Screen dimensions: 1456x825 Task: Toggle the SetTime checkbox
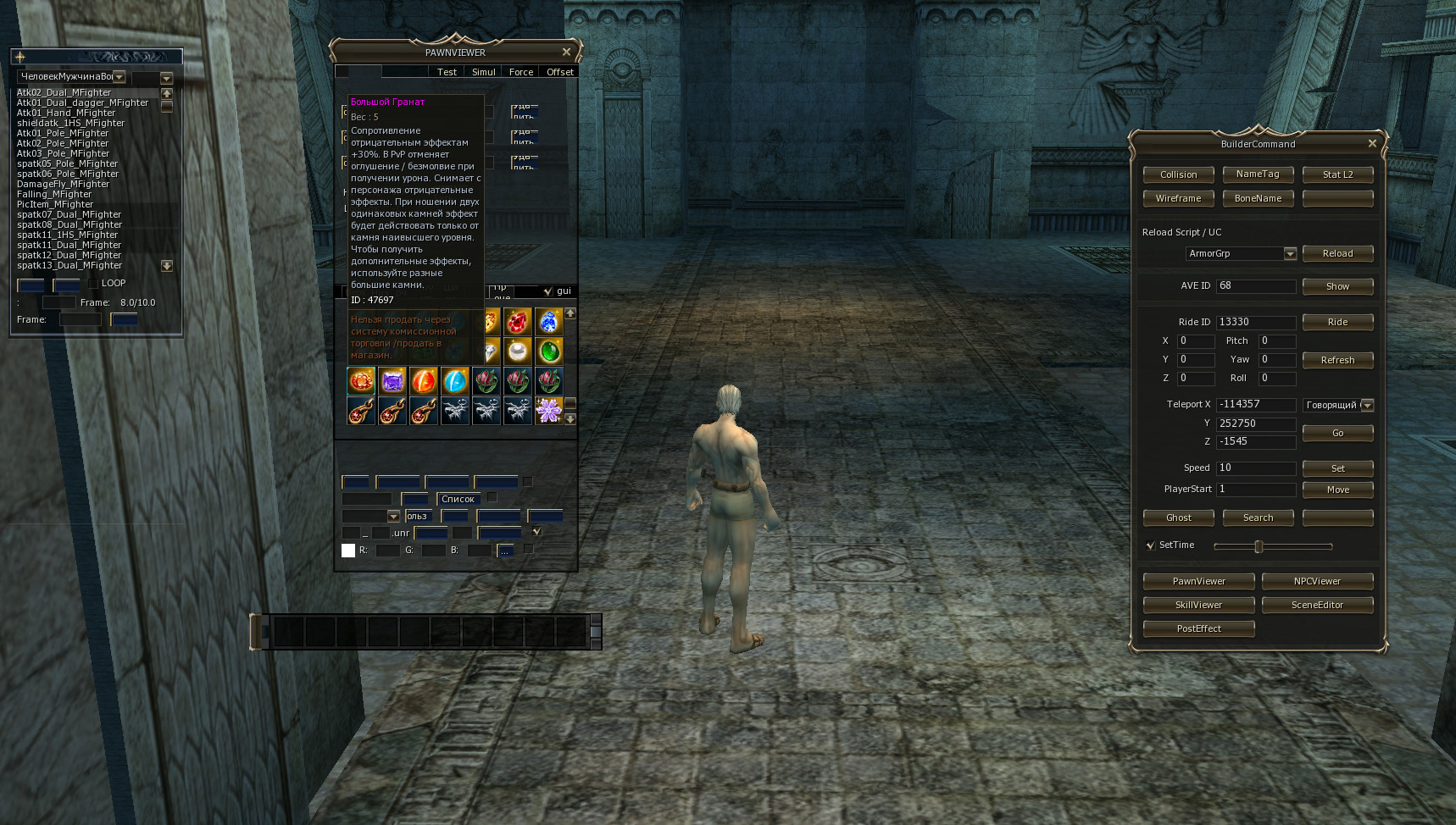pos(1150,545)
